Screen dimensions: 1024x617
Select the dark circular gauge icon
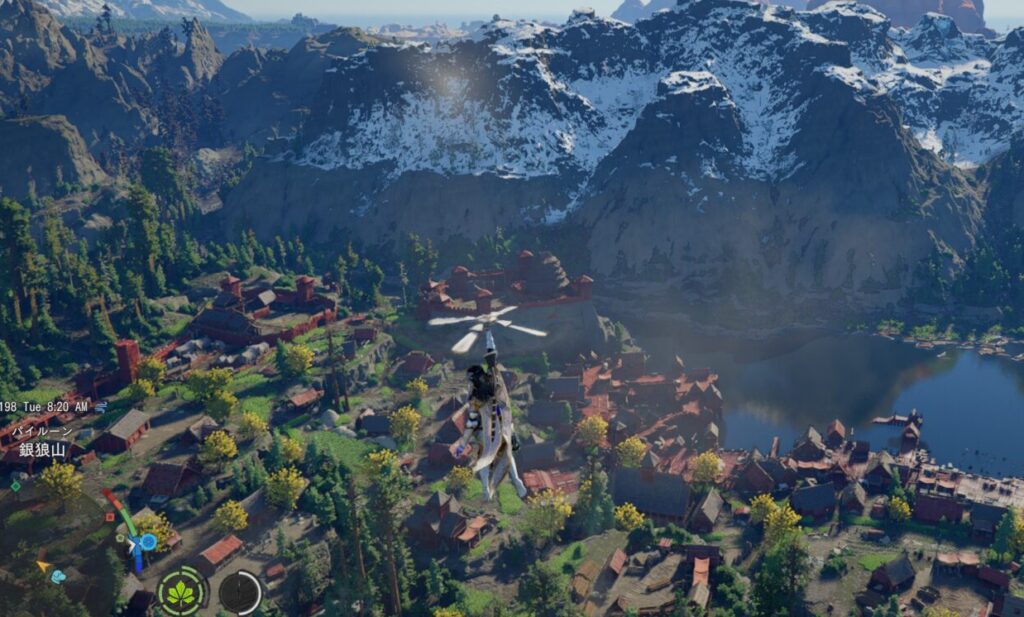coord(240,592)
